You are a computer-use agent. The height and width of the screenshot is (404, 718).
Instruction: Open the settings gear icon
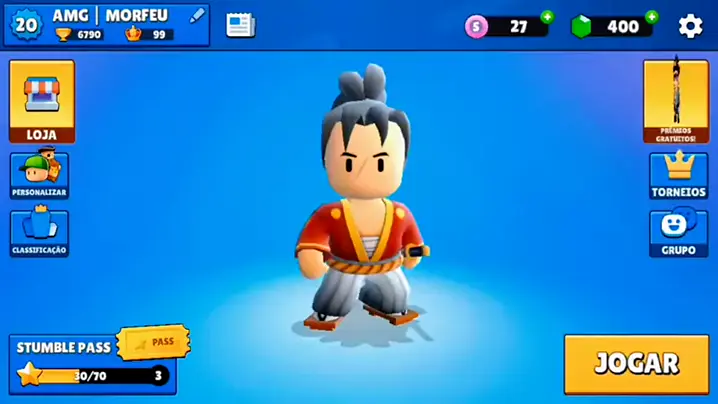click(690, 26)
